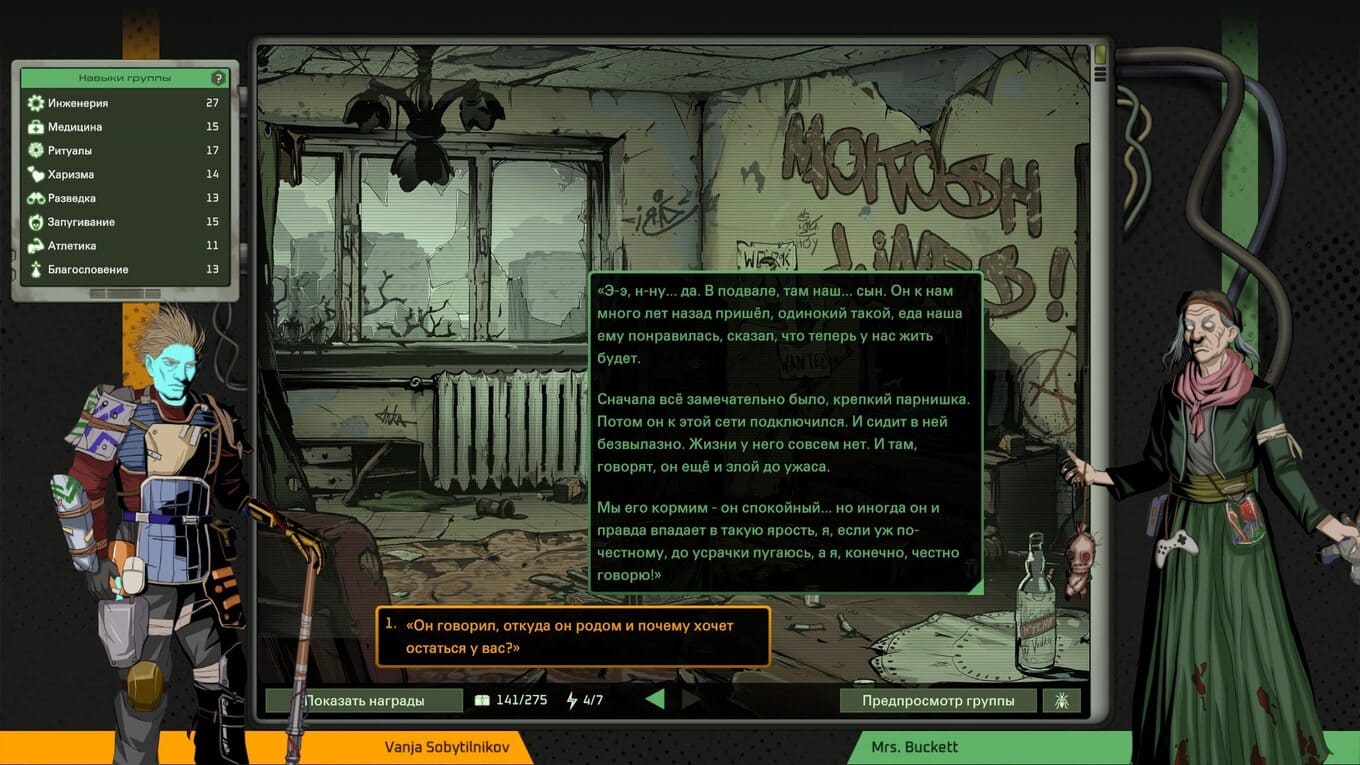
Task: Open the question mark help for Навыки группы
Action: [218, 78]
